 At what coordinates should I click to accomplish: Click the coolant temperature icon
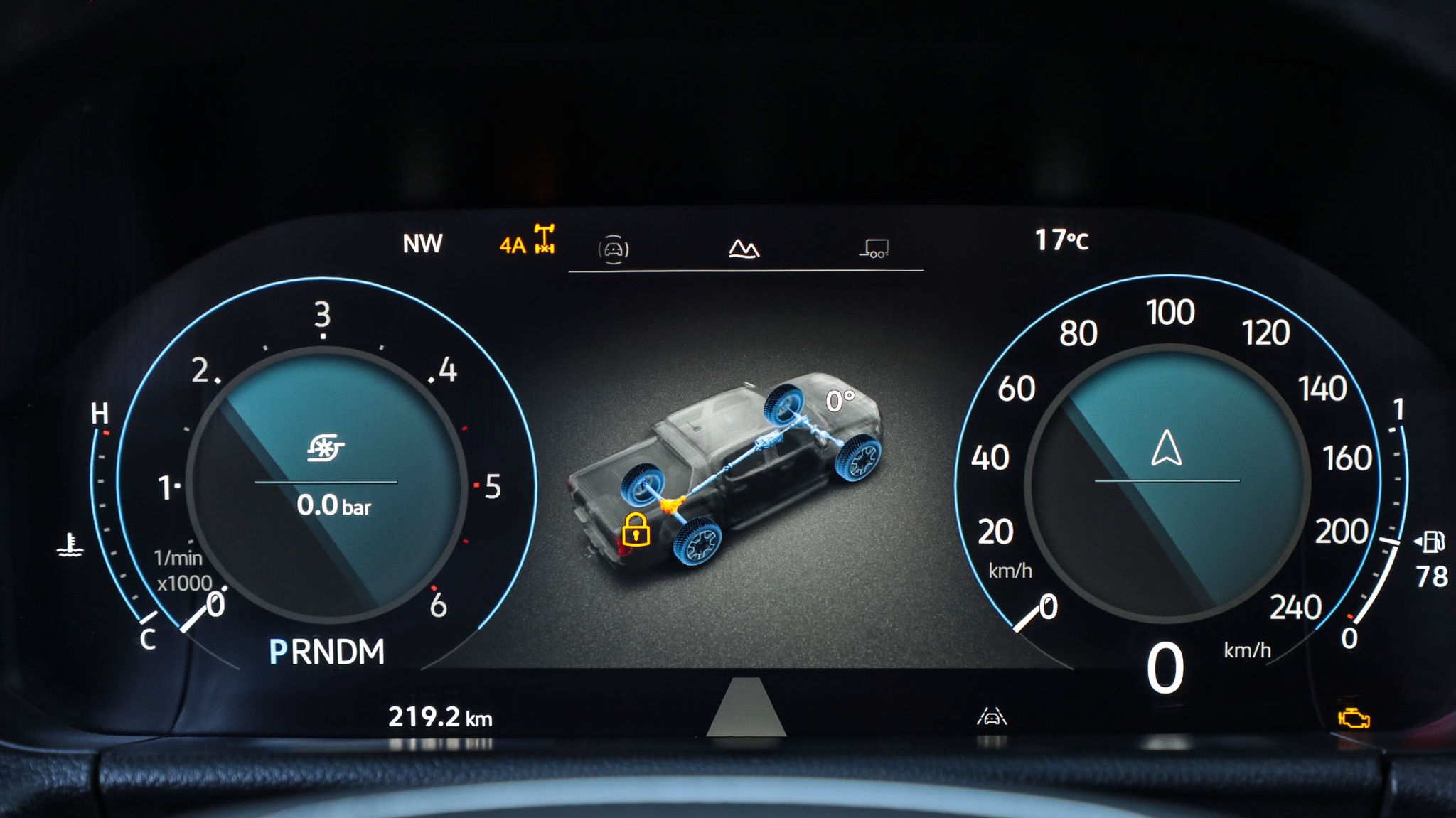pyautogui.click(x=70, y=546)
